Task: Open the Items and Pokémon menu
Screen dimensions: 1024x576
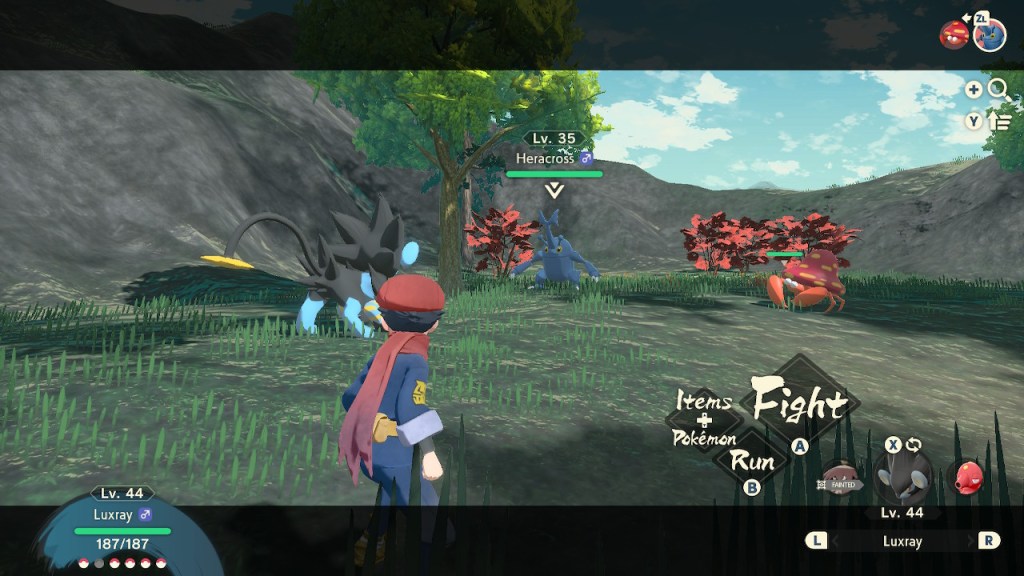Action: pos(703,419)
